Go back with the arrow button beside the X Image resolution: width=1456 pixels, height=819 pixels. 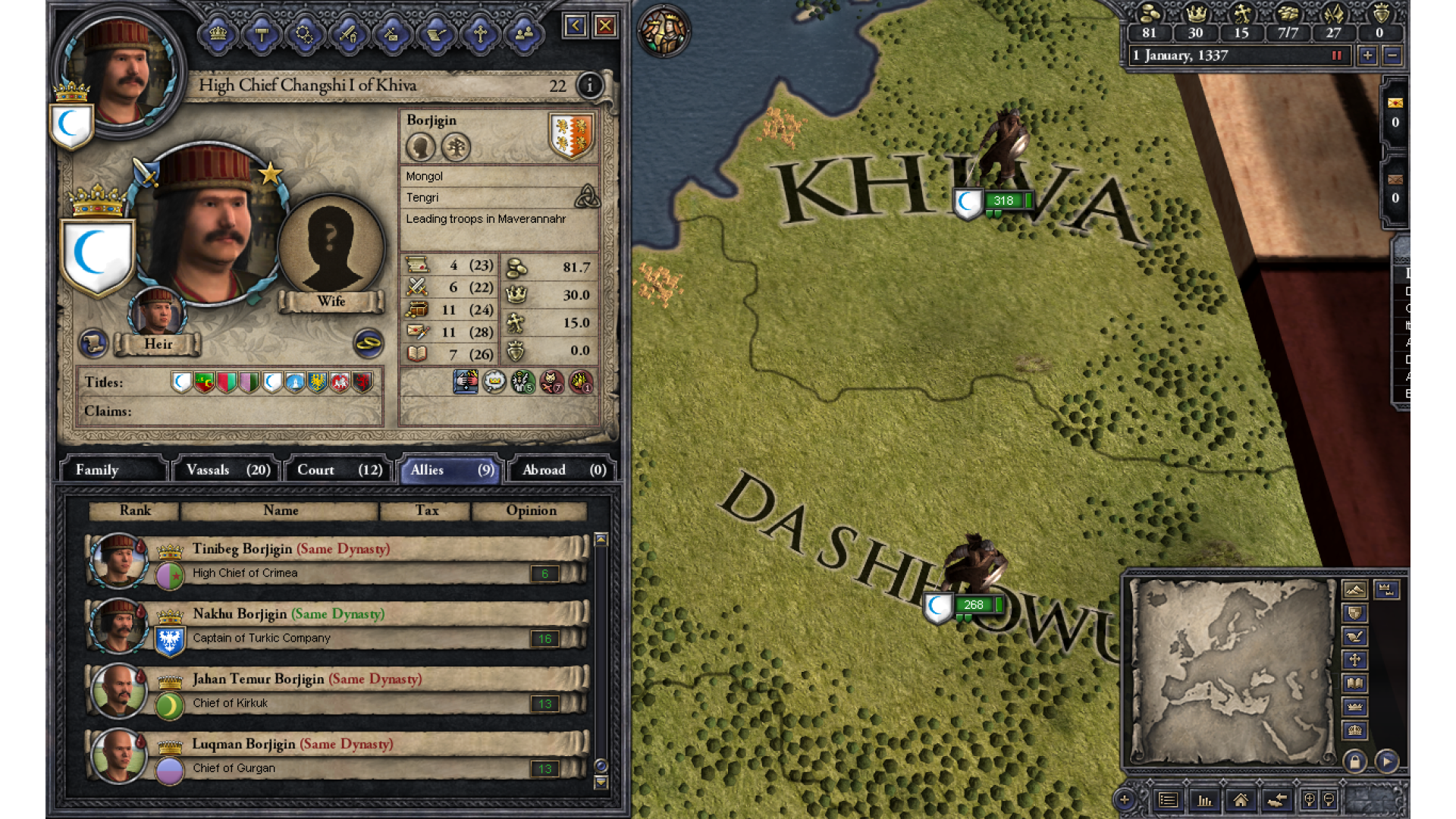pyautogui.click(x=575, y=27)
